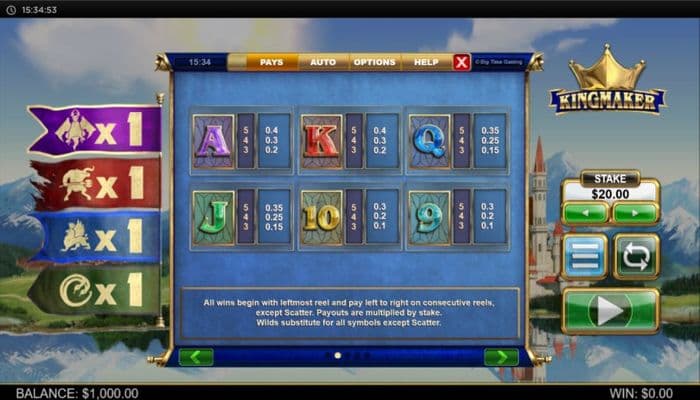
Task: Show the HELP tab
Action: pos(426,62)
